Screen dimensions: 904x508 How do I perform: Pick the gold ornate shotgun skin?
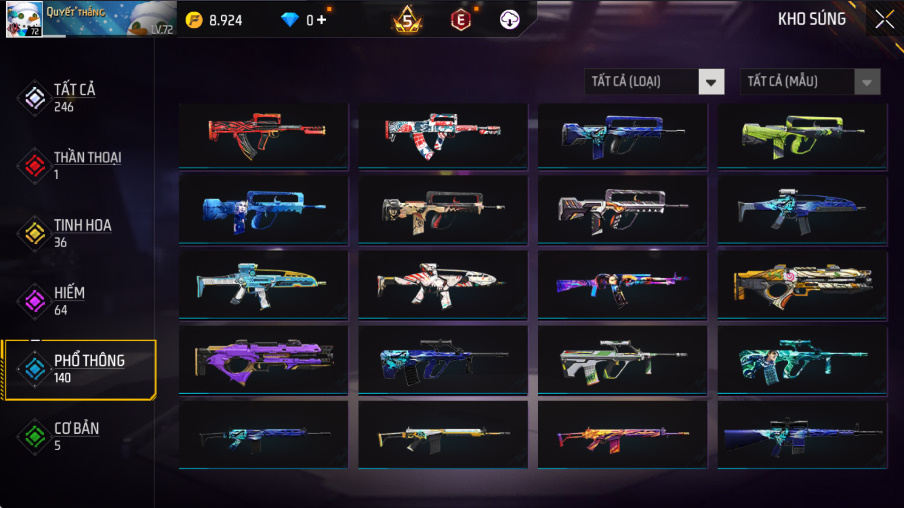pyautogui.click(x=802, y=282)
